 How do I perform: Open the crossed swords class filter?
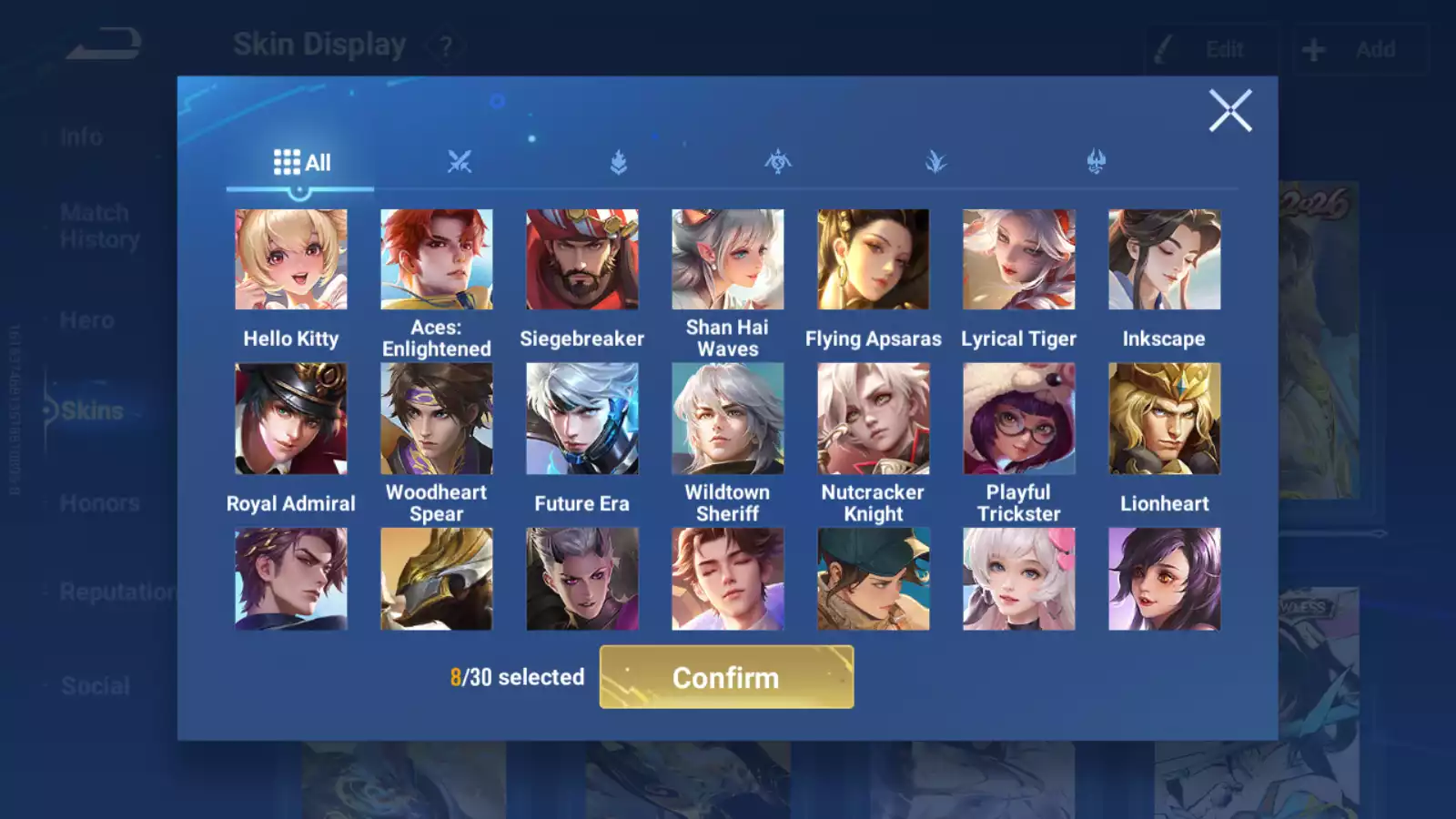click(x=460, y=161)
